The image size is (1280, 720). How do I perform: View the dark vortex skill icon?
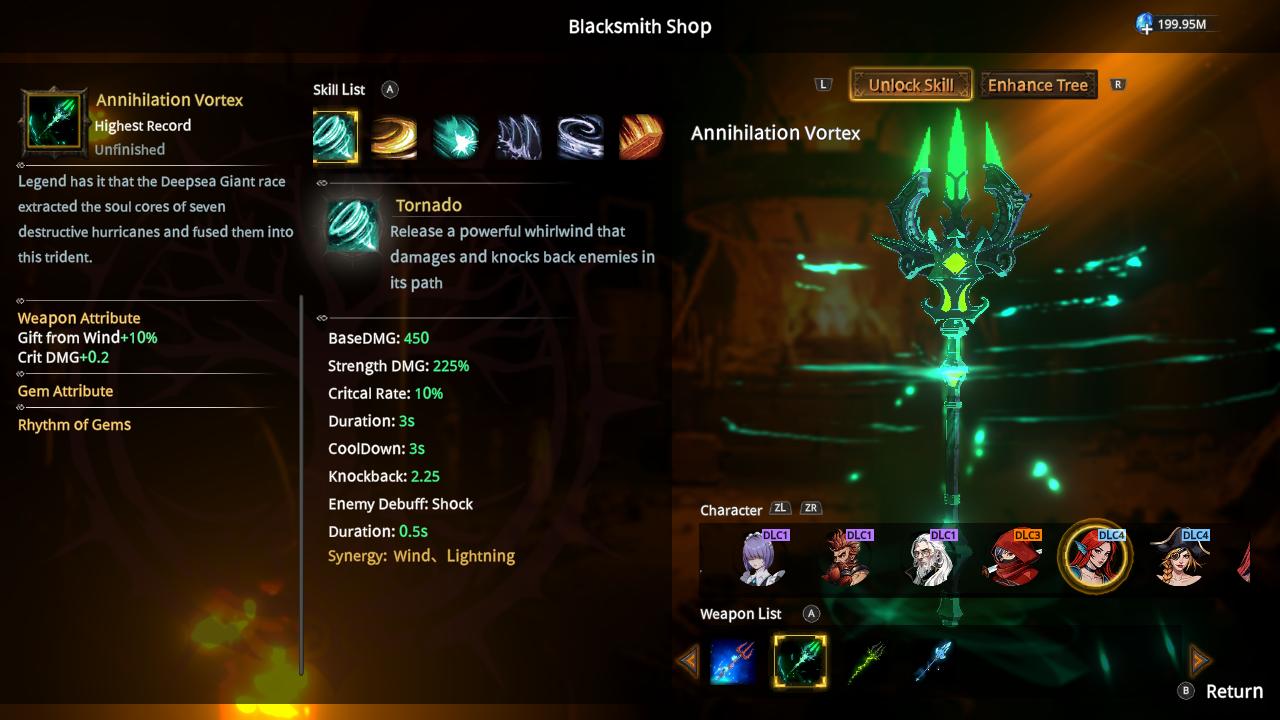click(x=580, y=138)
